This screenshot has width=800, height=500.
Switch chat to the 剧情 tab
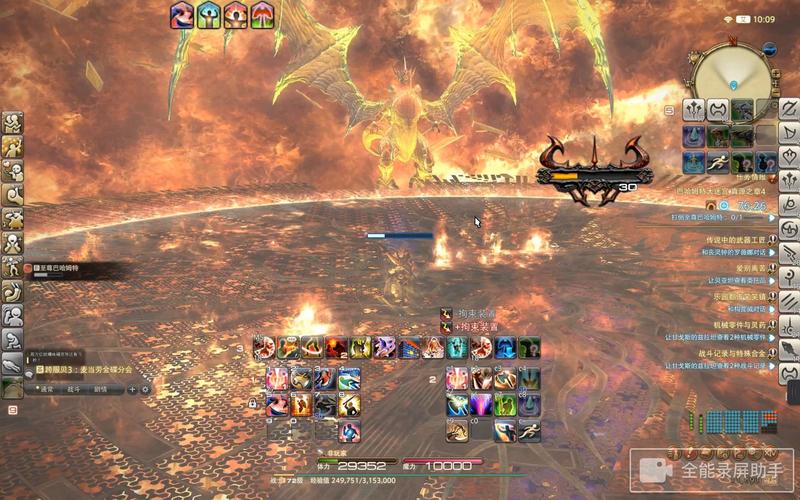tap(100, 389)
